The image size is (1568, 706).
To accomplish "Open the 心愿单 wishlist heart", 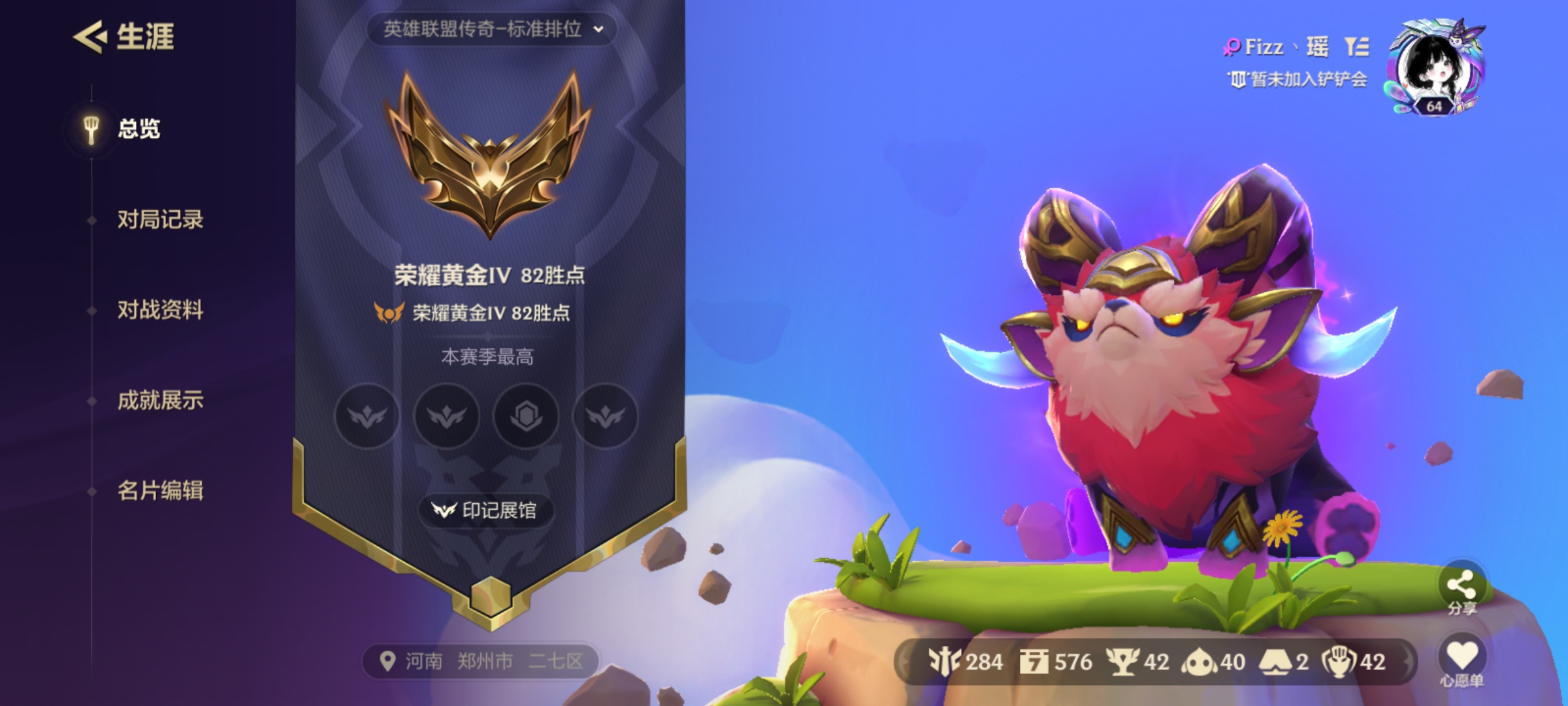I will pyautogui.click(x=1462, y=656).
